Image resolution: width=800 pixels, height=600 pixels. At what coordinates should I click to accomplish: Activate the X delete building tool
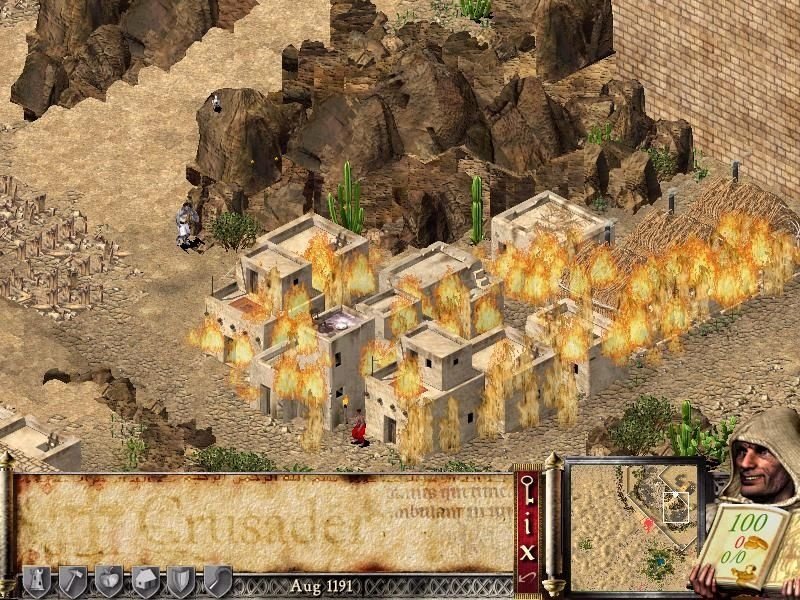[x=527, y=549]
